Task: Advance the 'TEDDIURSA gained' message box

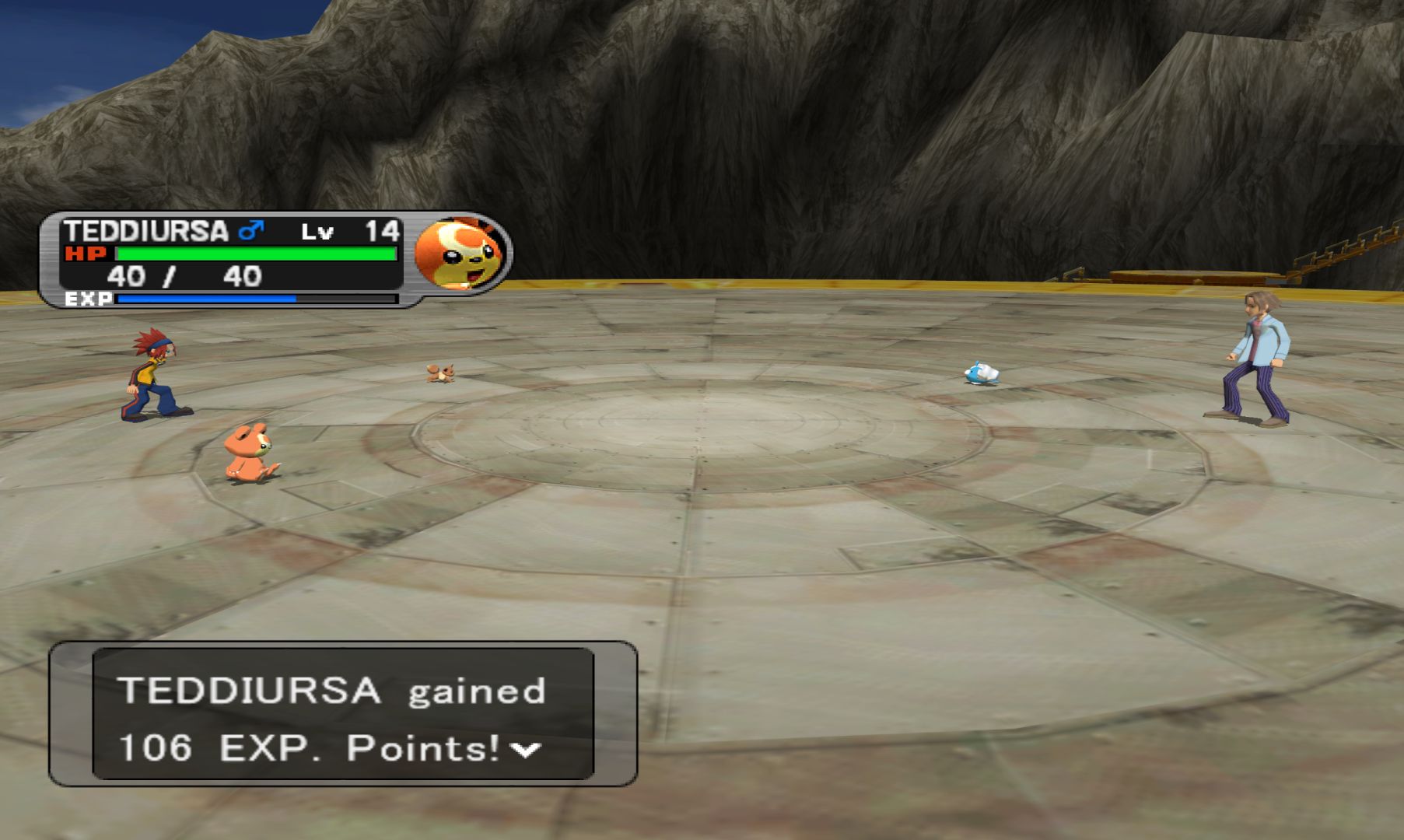Action: (342, 714)
